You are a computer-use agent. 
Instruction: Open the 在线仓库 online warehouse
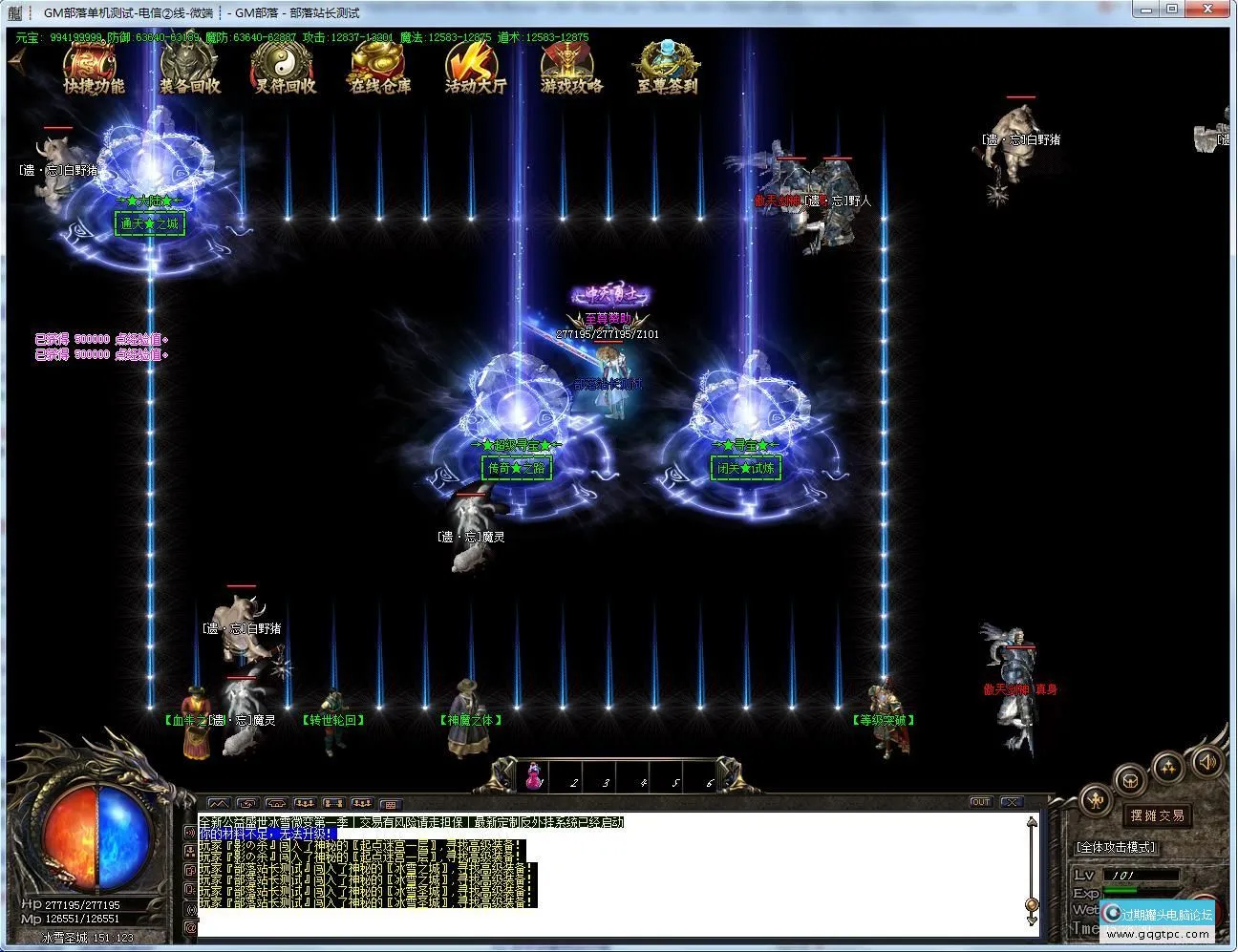(379, 69)
